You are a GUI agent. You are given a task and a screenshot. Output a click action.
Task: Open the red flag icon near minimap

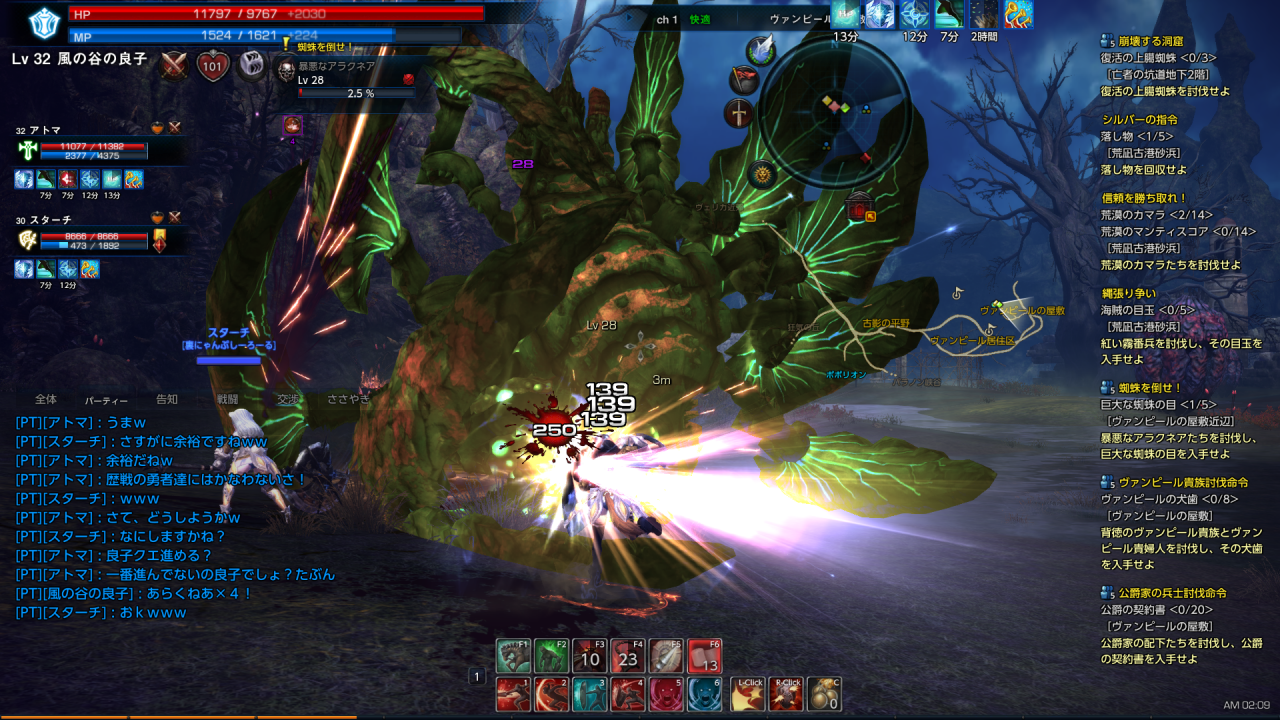tap(743, 79)
